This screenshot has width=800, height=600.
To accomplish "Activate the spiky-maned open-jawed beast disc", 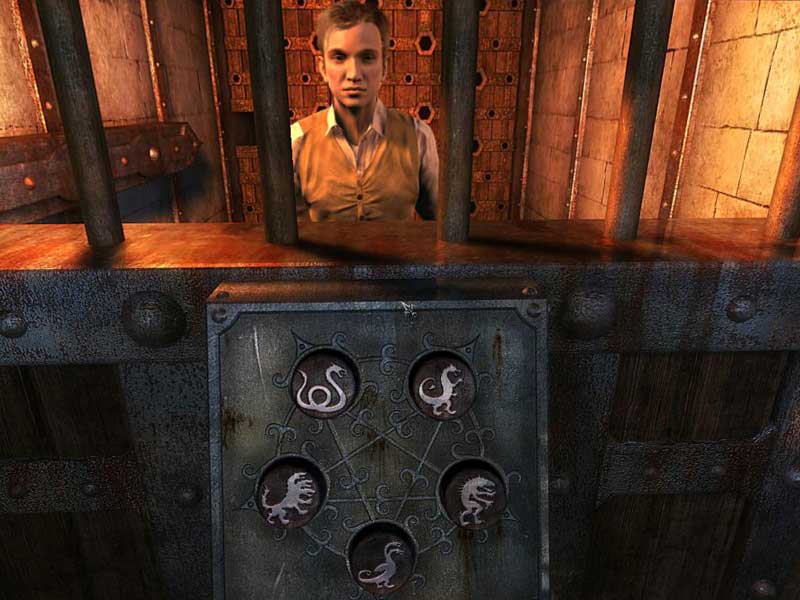I will pos(472,492).
